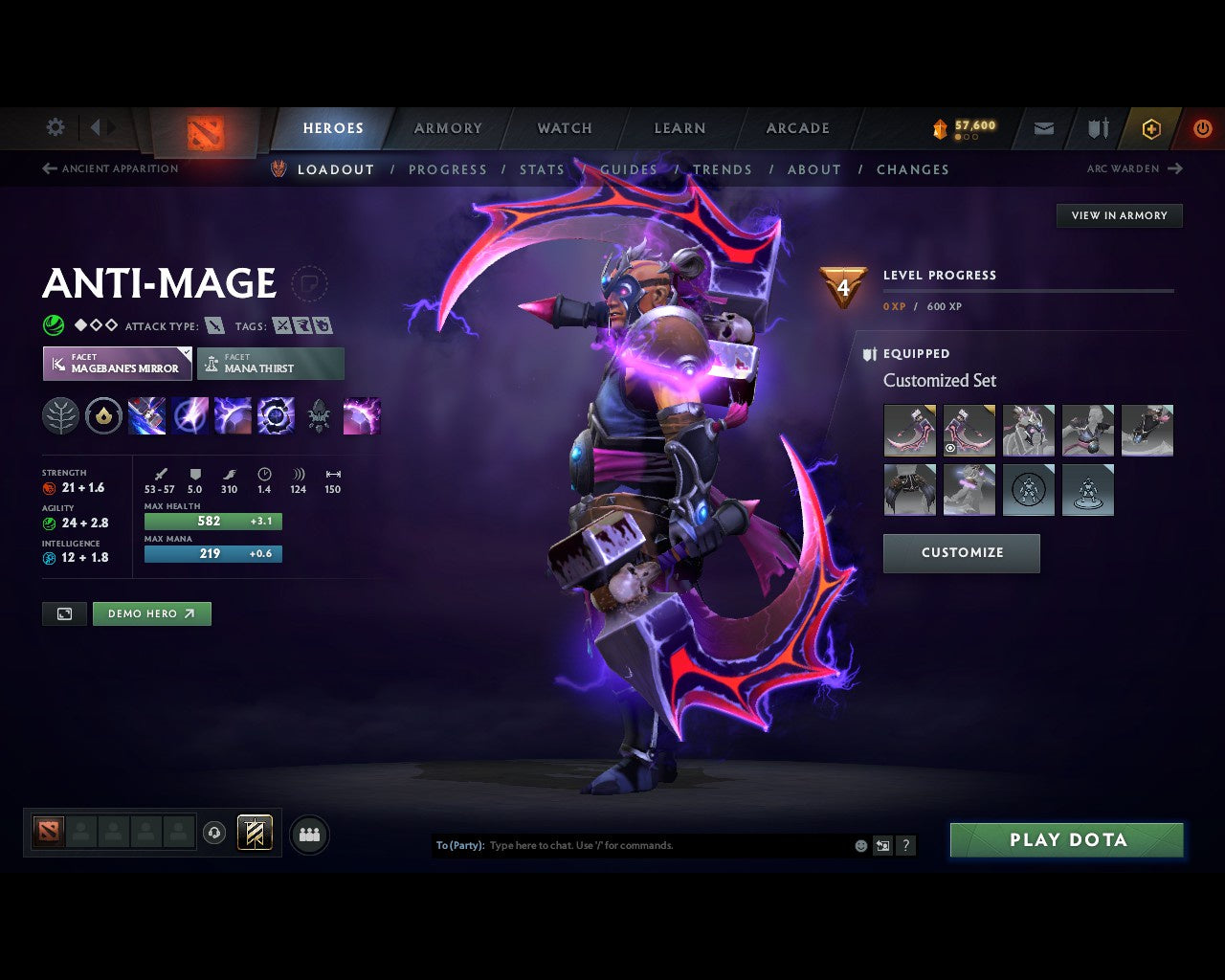
Task: Open Arc Warden via right arrow
Action: 1173,168
